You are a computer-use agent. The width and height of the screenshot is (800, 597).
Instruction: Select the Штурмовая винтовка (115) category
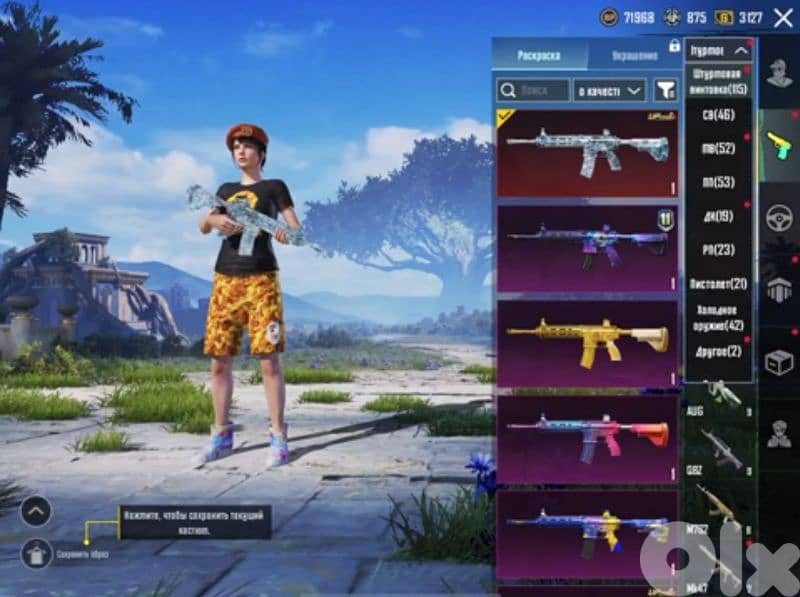[719, 82]
